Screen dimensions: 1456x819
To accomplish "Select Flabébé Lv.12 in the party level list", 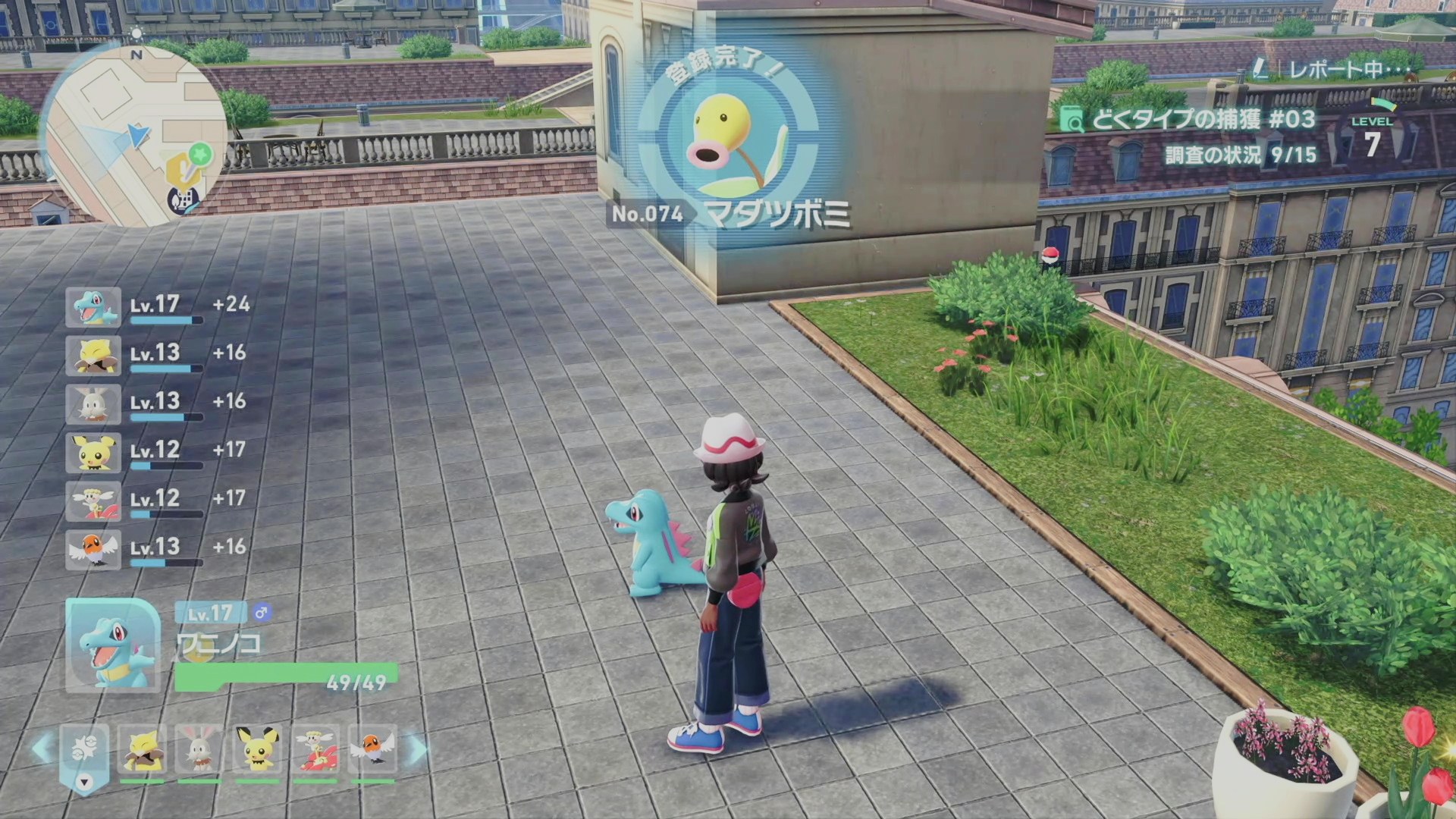I will (93, 501).
